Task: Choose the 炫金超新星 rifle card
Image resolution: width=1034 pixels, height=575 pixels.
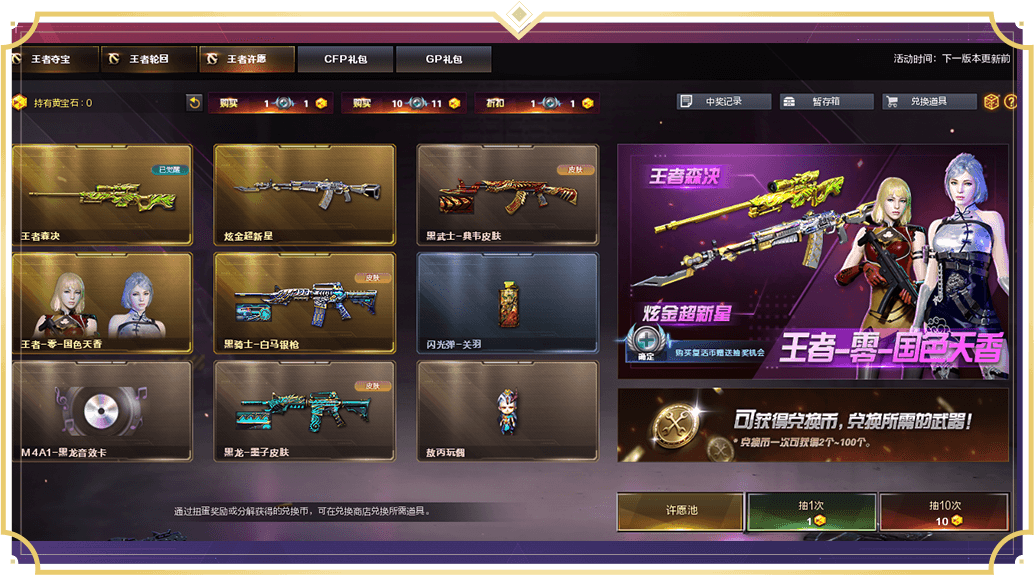Action: (304, 194)
